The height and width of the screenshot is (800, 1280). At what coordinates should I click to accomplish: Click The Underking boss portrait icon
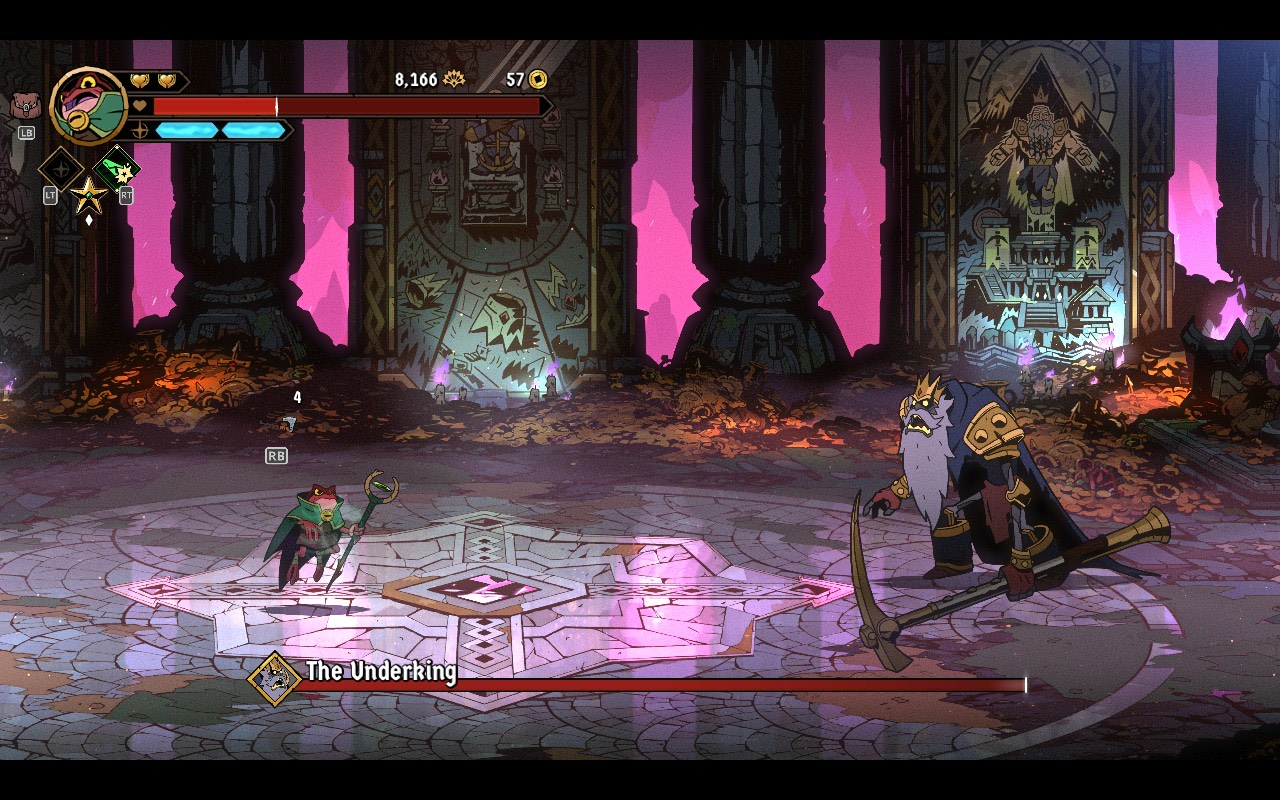(x=274, y=679)
